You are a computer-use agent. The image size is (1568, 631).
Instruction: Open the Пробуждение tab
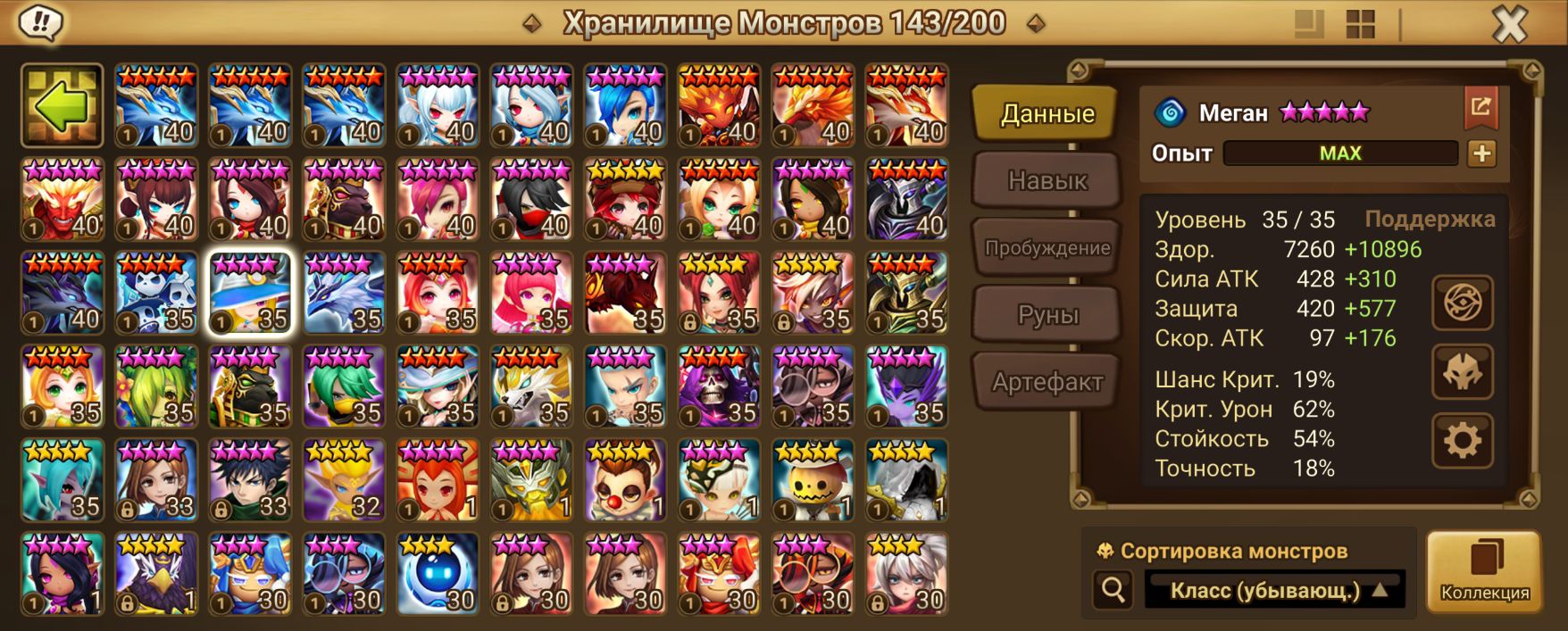[1047, 248]
